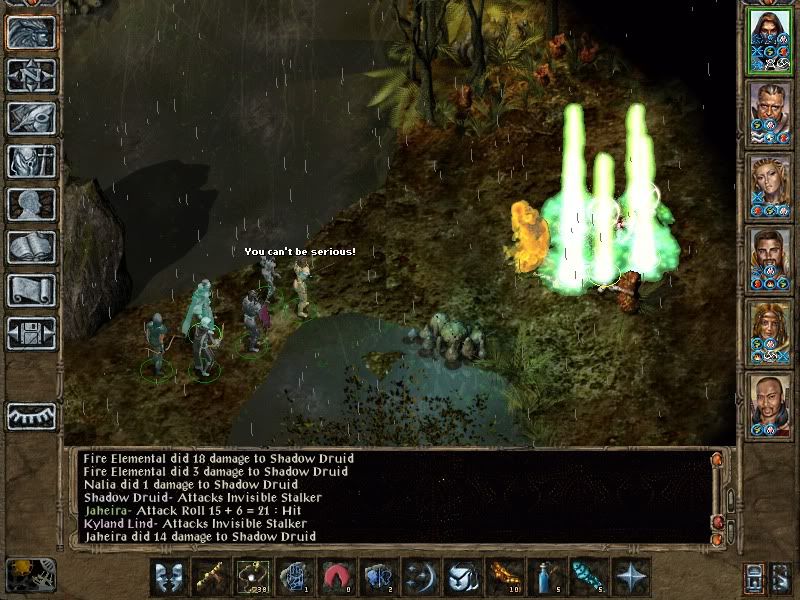Show the character record head-silhouette button
The width and height of the screenshot is (800, 600).
point(31,204)
